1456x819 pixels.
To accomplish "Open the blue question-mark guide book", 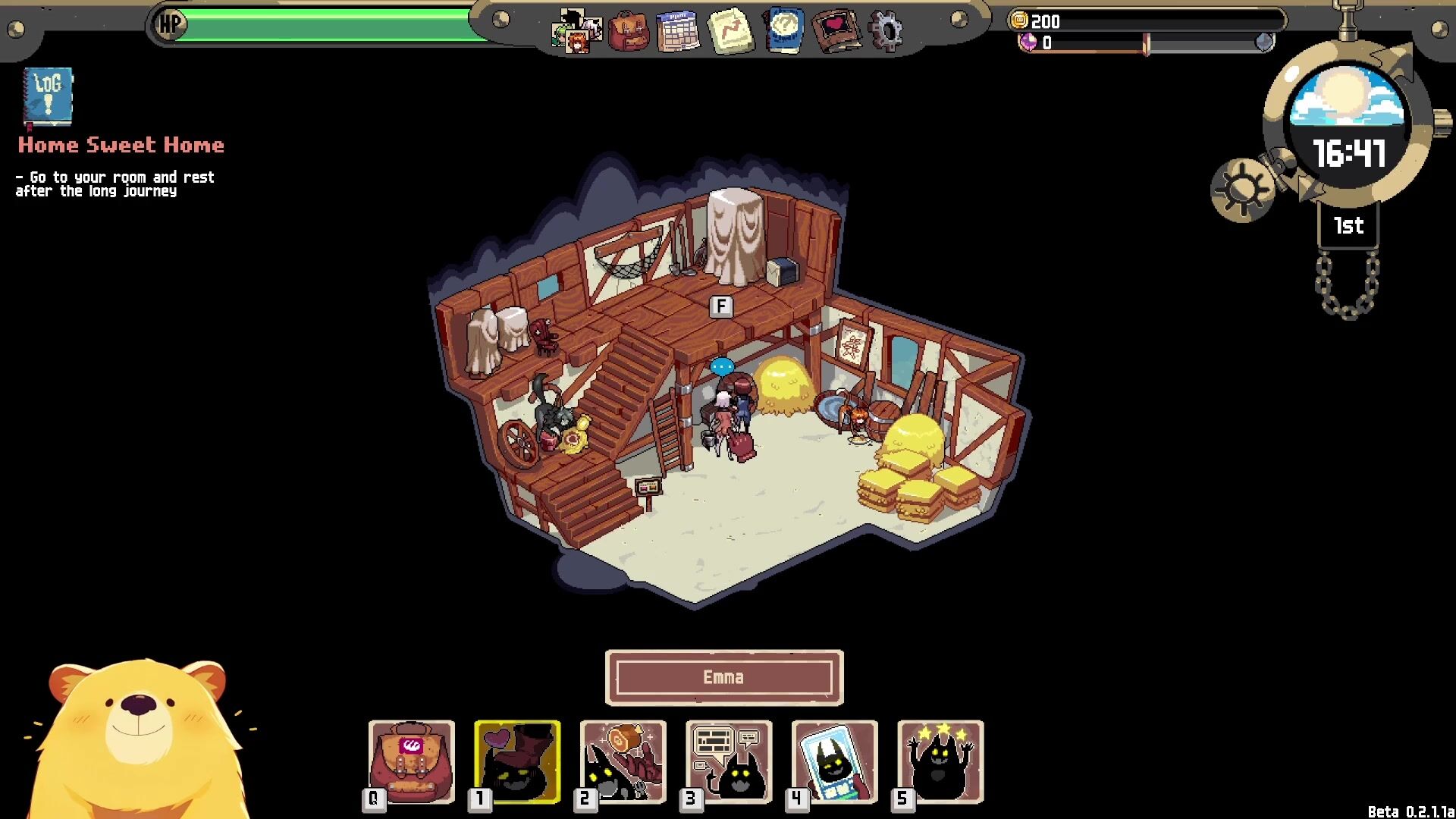I will [x=783, y=31].
